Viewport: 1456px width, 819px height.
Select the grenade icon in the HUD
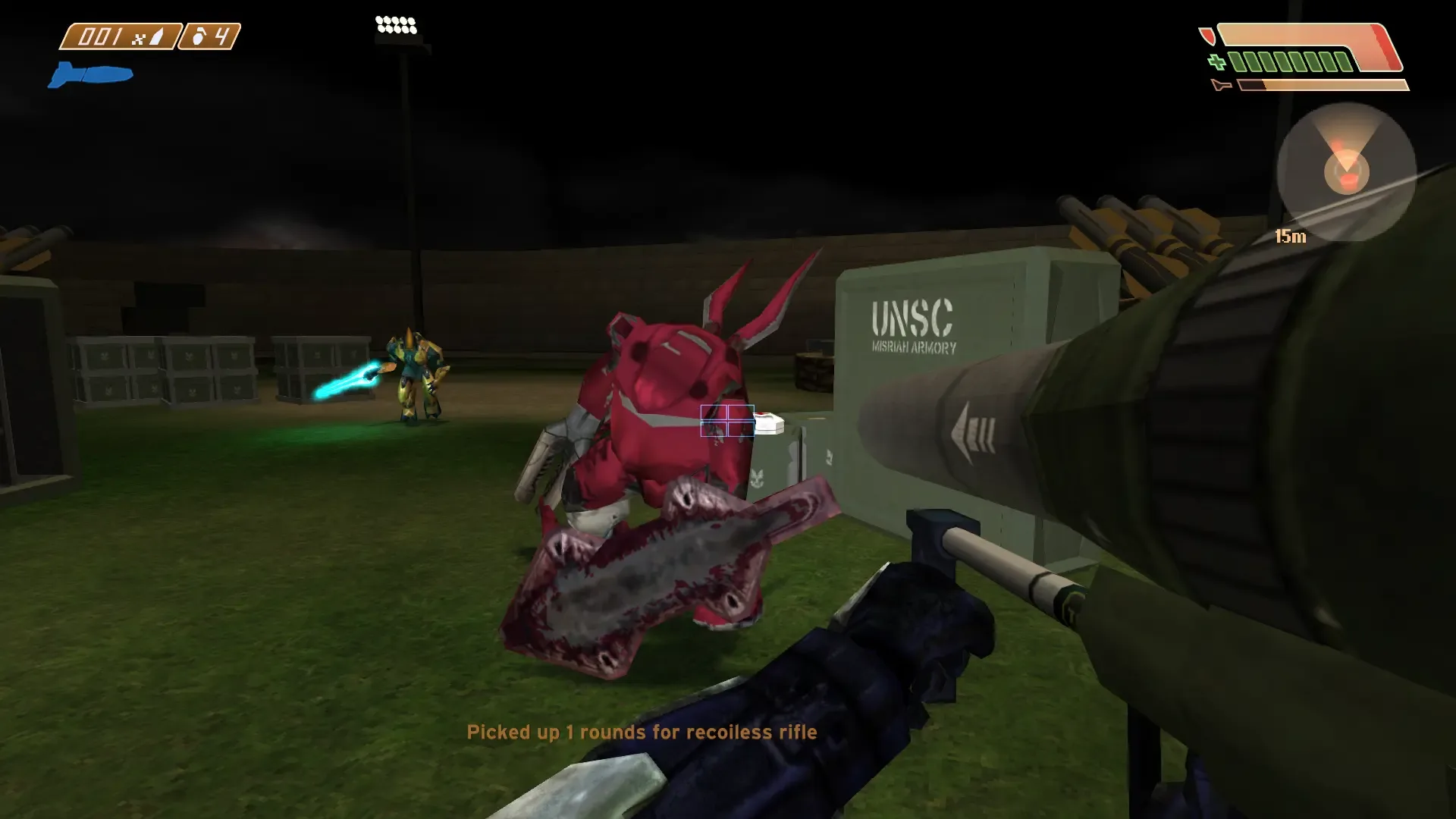pyautogui.click(x=197, y=37)
